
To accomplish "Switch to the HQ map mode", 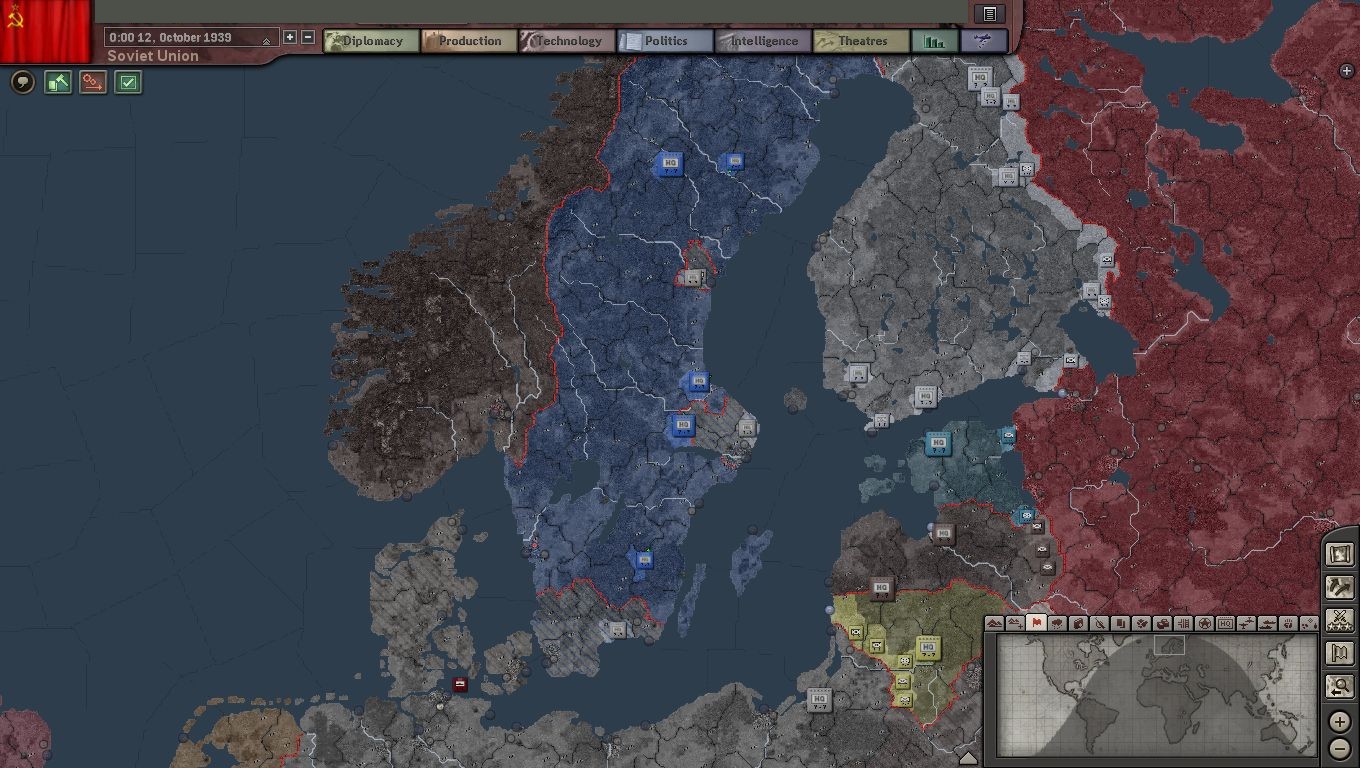I will [x=1225, y=623].
